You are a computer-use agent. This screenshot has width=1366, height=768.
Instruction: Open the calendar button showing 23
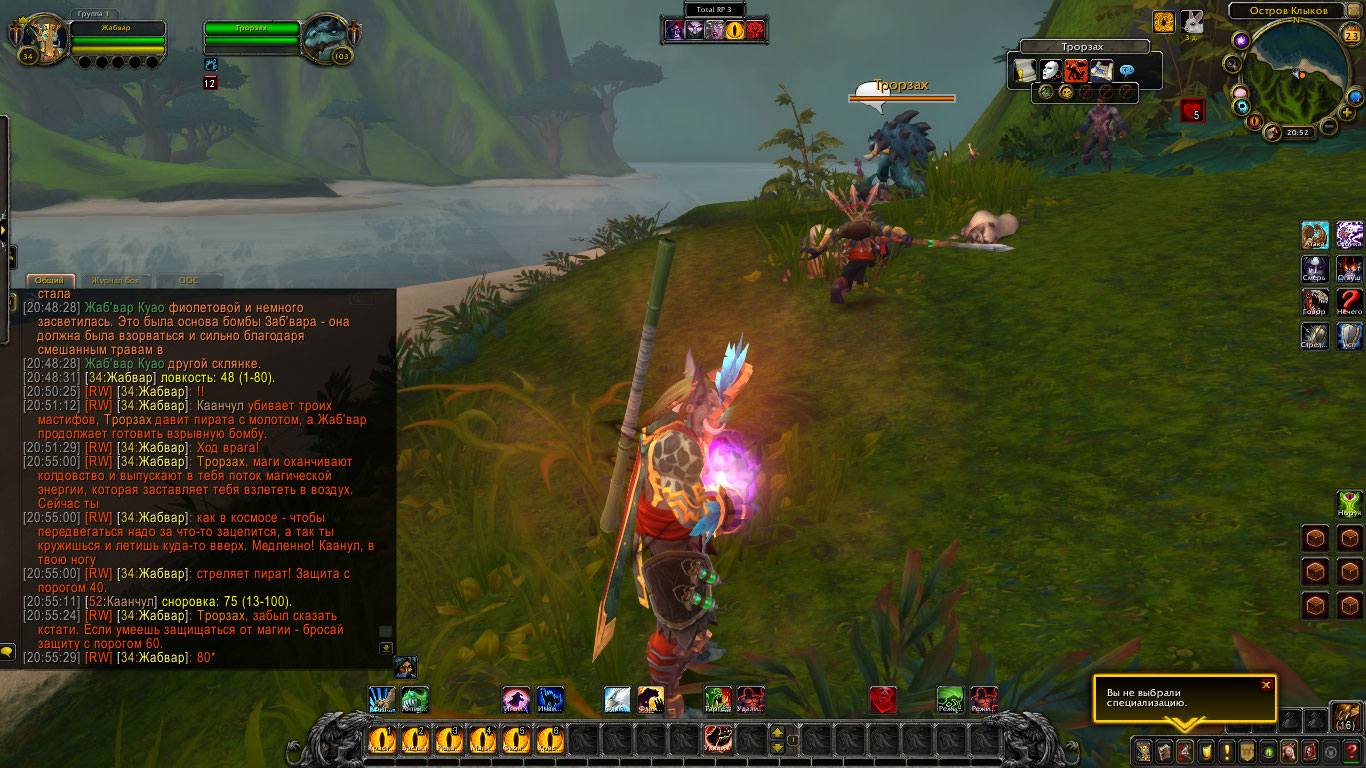pos(1351,36)
